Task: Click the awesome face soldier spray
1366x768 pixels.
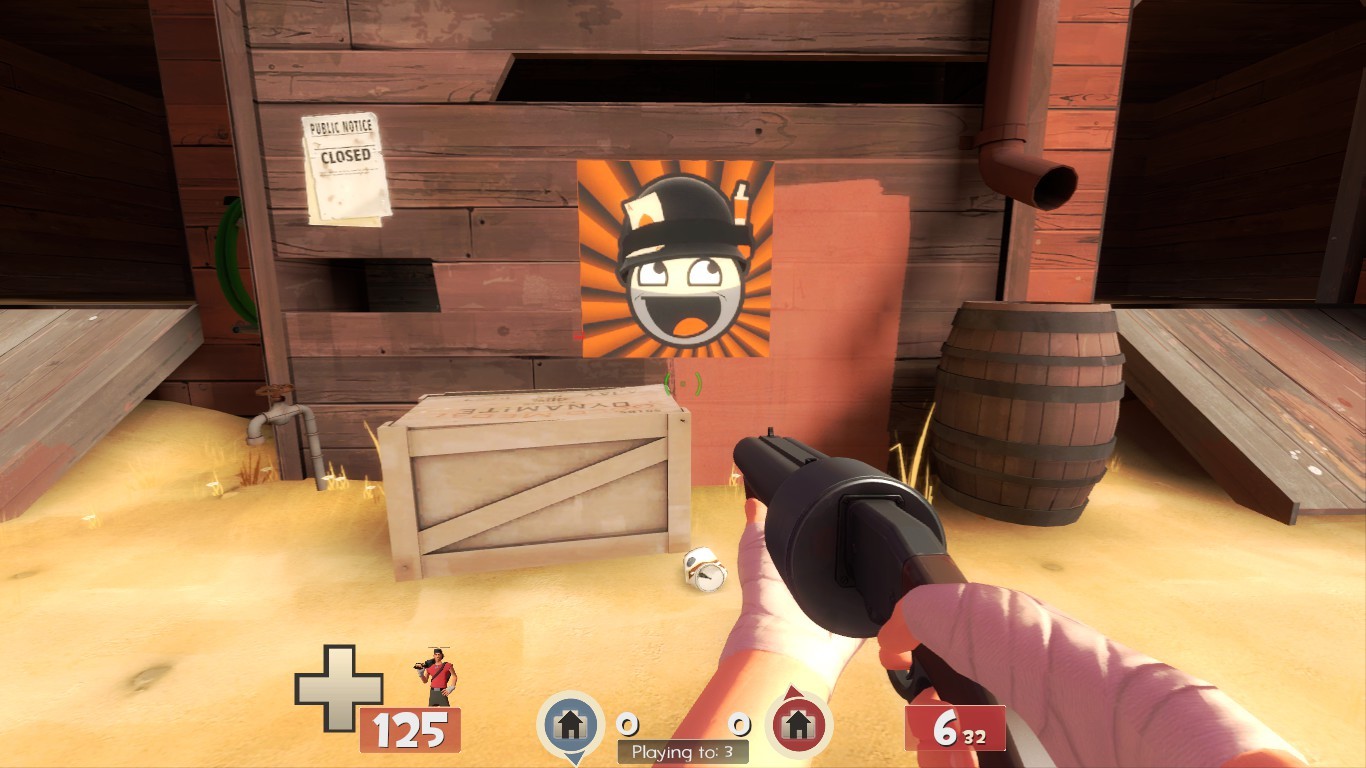Action: coord(676,260)
